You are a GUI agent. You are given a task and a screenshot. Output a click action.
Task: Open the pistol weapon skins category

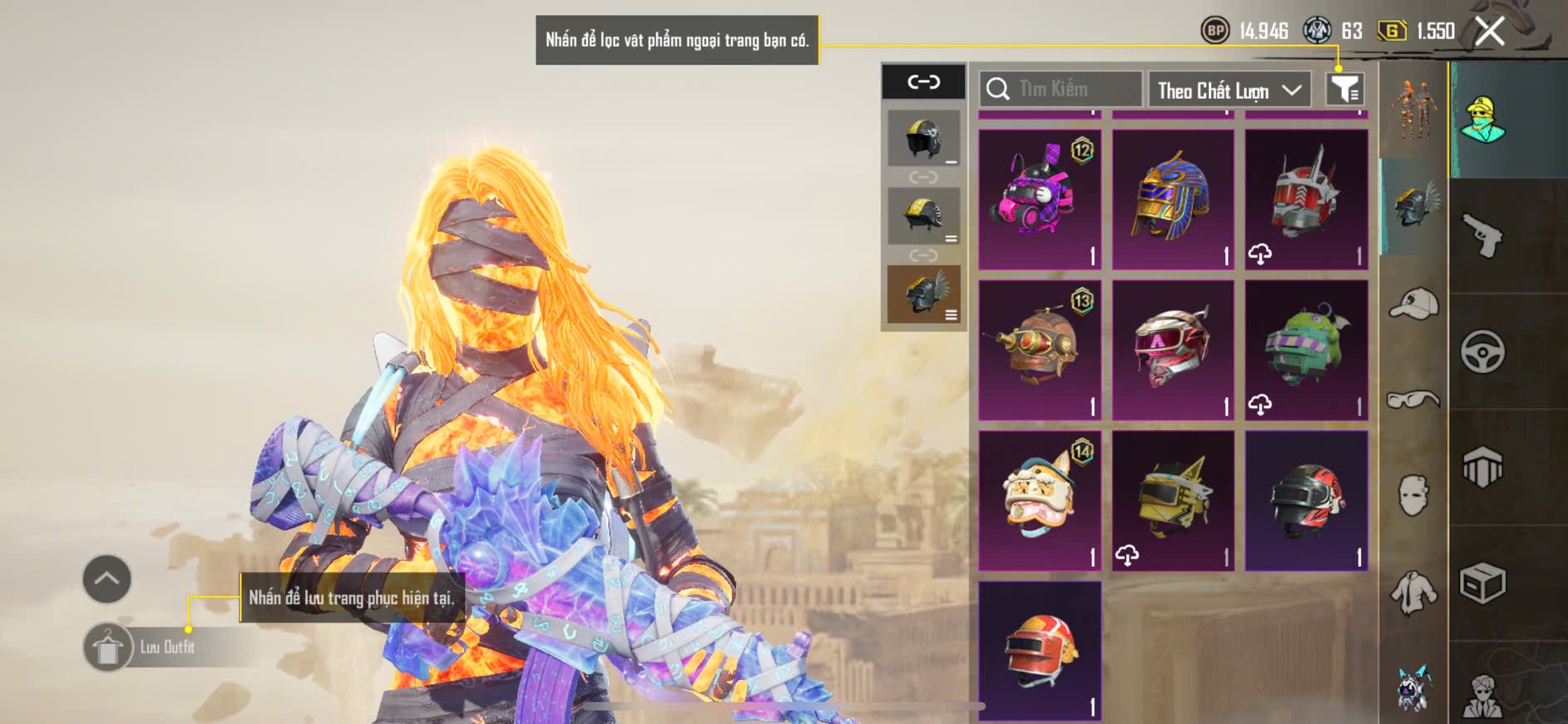(x=1482, y=236)
